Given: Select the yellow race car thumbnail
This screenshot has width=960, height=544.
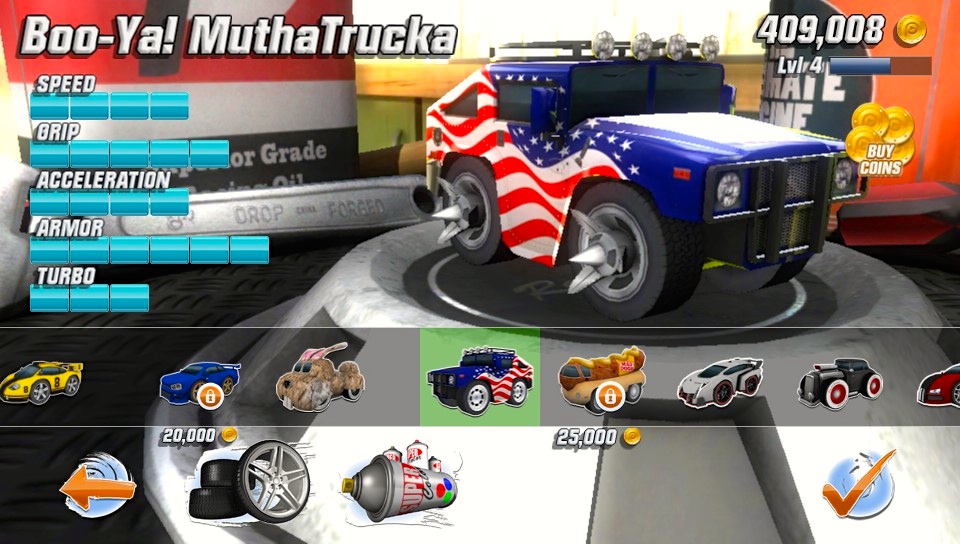Looking at the screenshot, I should coord(40,380).
